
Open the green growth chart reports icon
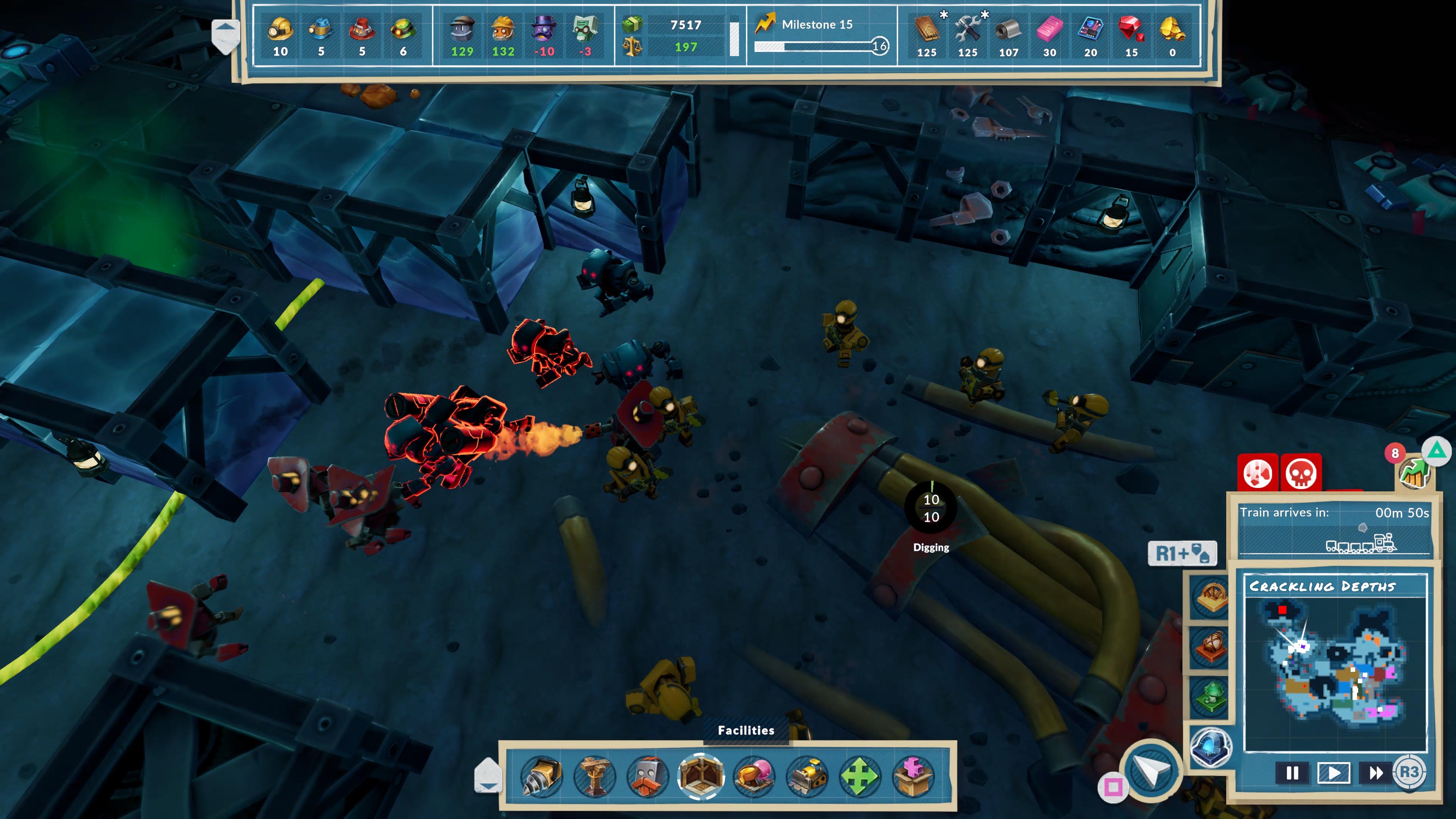pos(1414,472)
